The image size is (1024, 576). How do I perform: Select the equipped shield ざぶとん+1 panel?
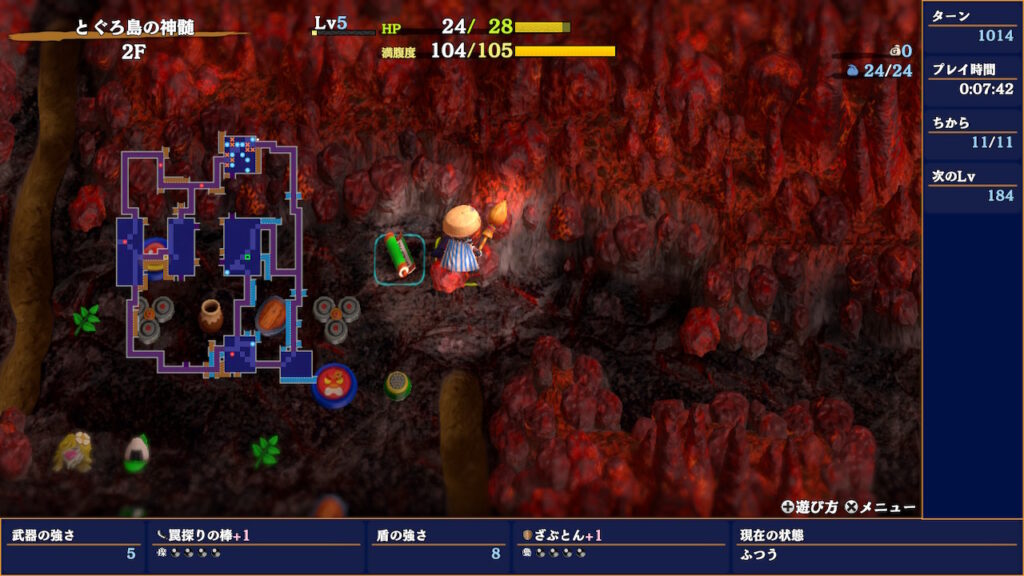click(x=621, y=544)
